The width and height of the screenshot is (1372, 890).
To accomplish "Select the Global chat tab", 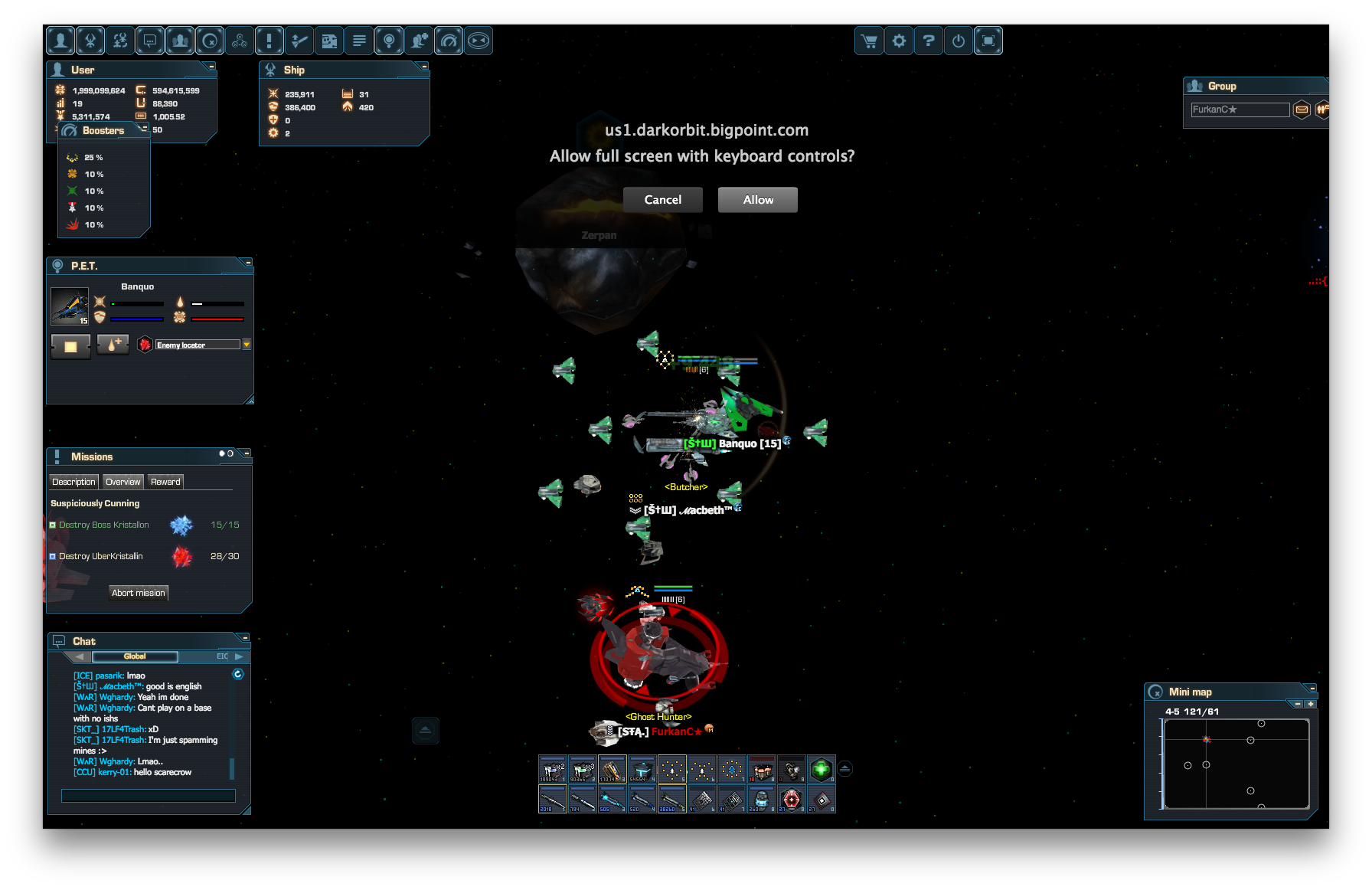I will (135, 656).
